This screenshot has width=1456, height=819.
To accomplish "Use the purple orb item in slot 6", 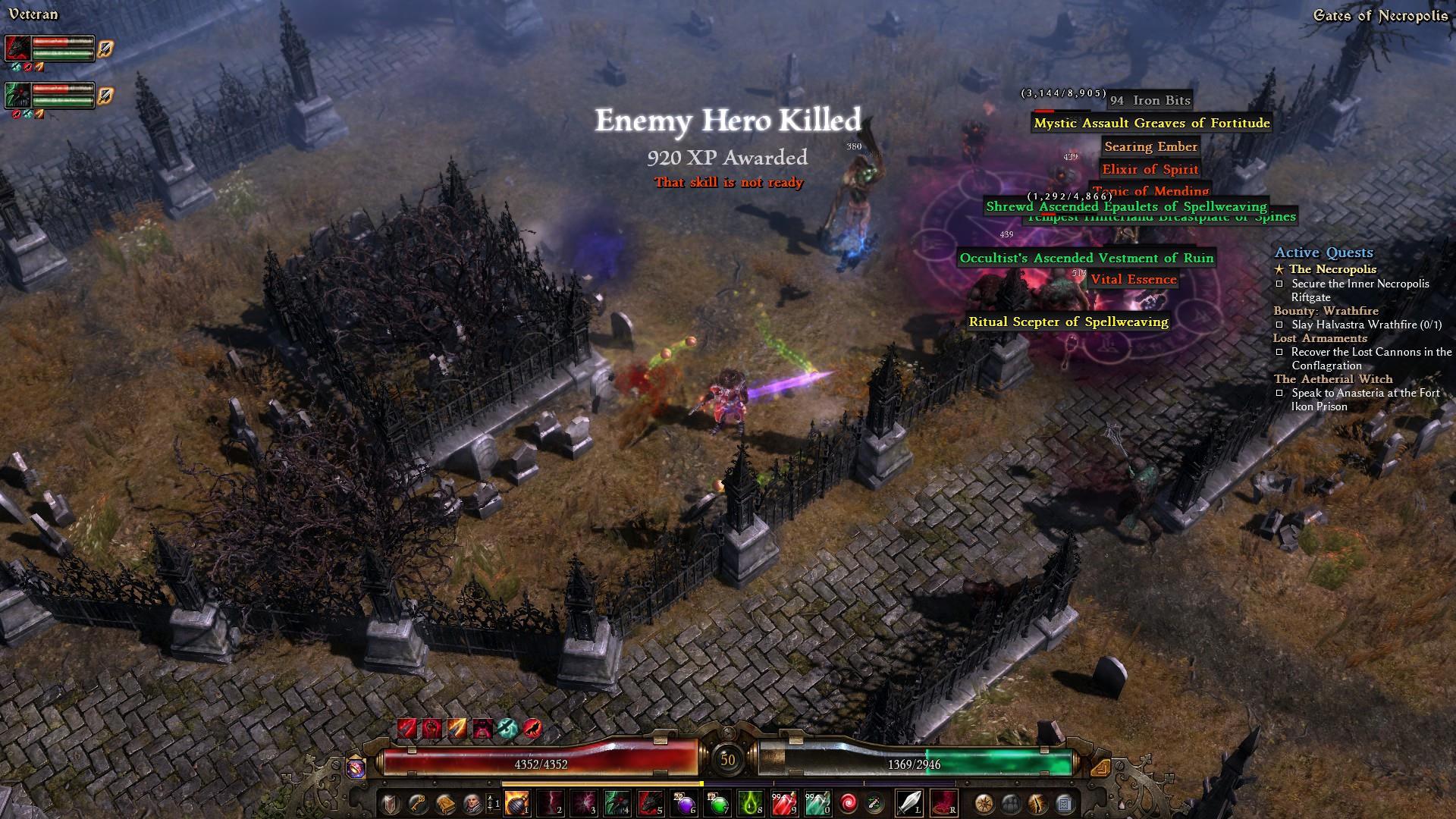I will tap(683, 803).
